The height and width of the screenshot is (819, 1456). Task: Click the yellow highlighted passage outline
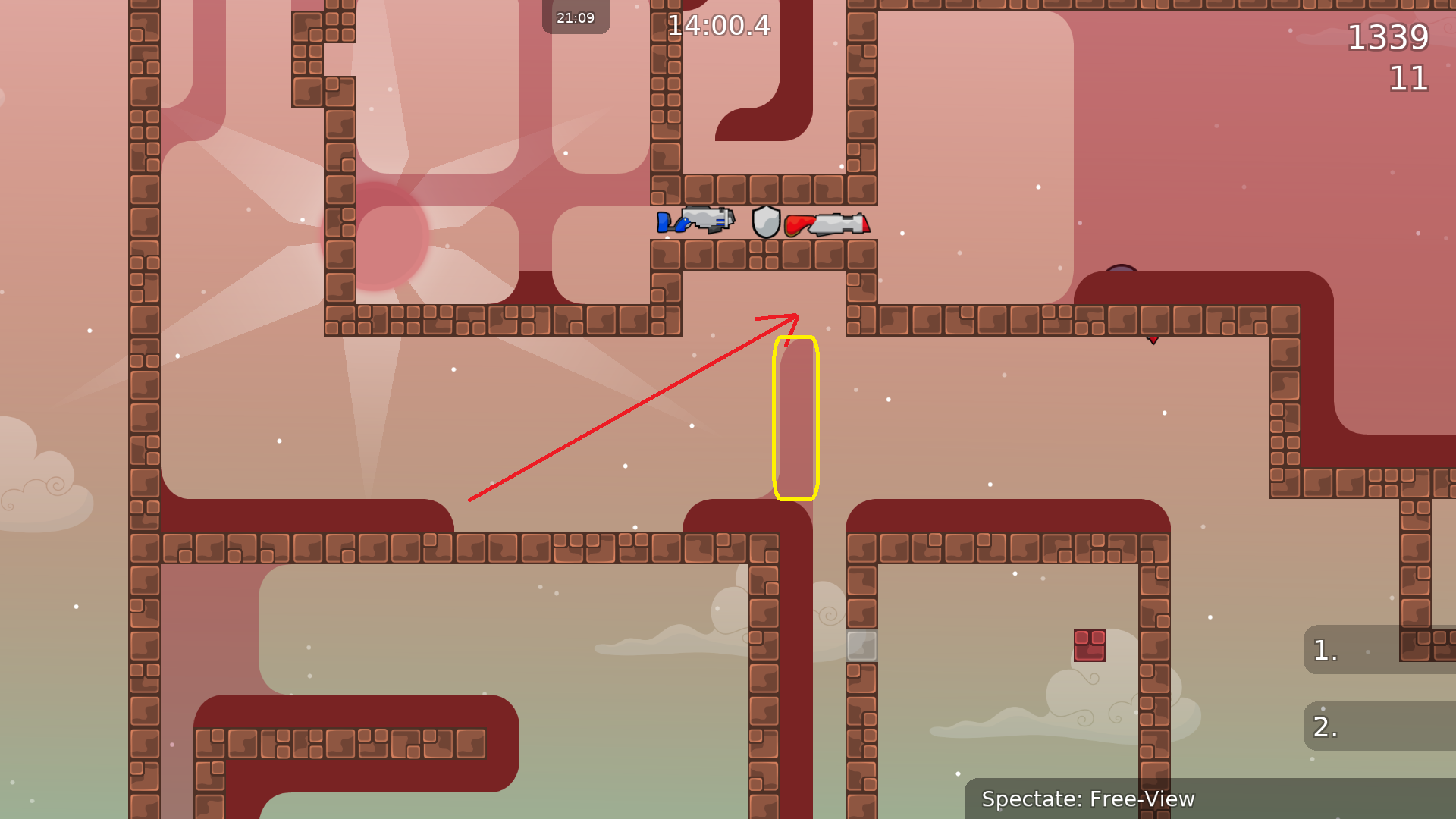tap(796, 417)
